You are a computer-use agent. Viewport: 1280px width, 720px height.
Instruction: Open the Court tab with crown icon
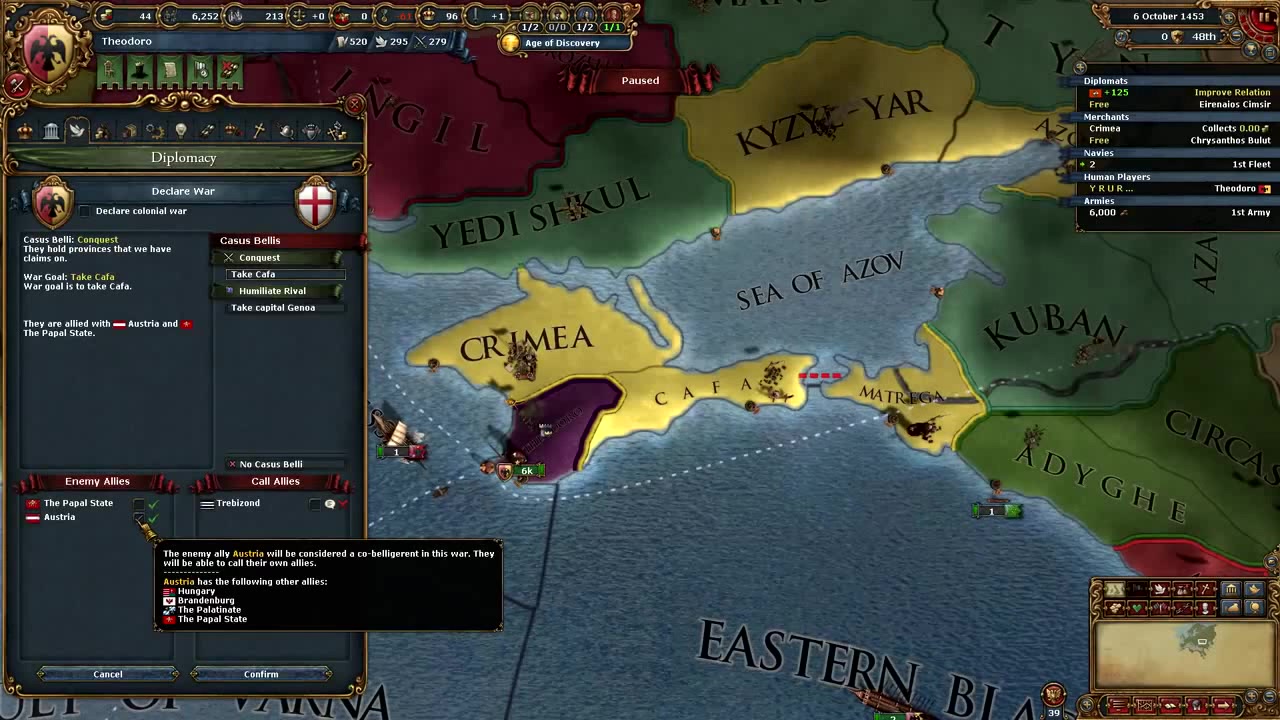pos(24,130)
